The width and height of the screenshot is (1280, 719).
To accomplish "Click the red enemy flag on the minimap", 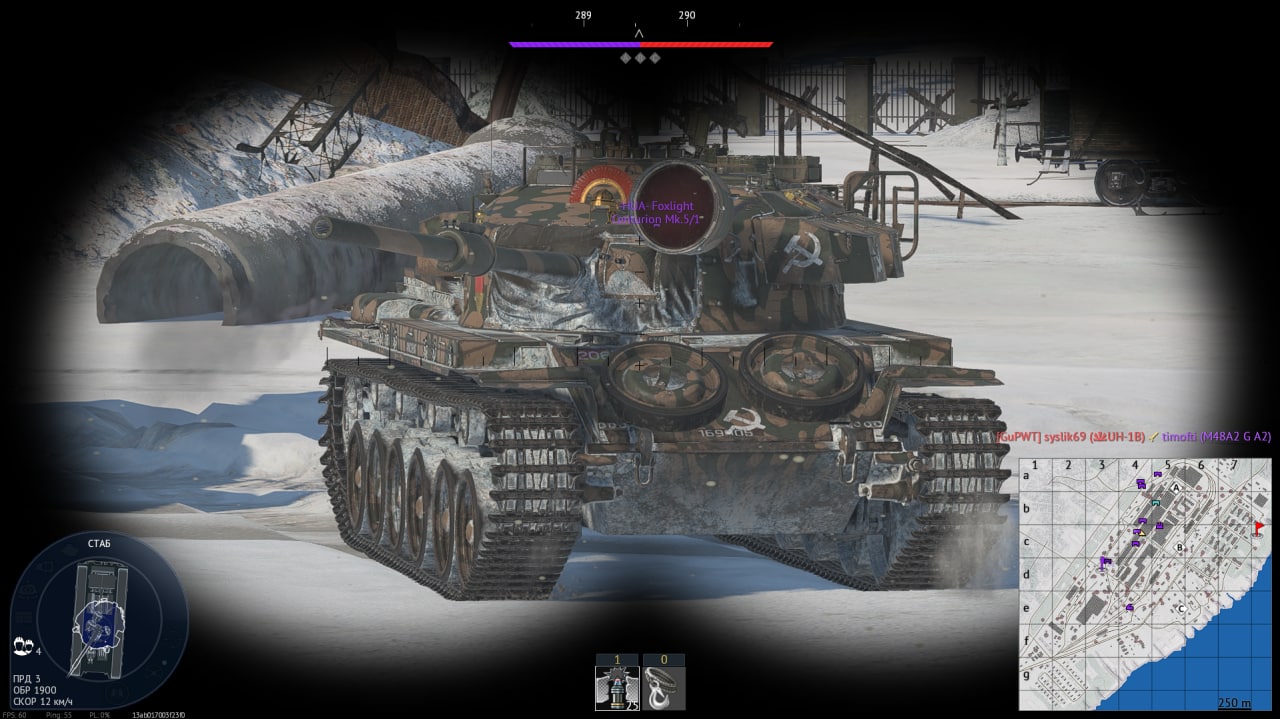I will pyautogui.click(x=1258, y=527).
